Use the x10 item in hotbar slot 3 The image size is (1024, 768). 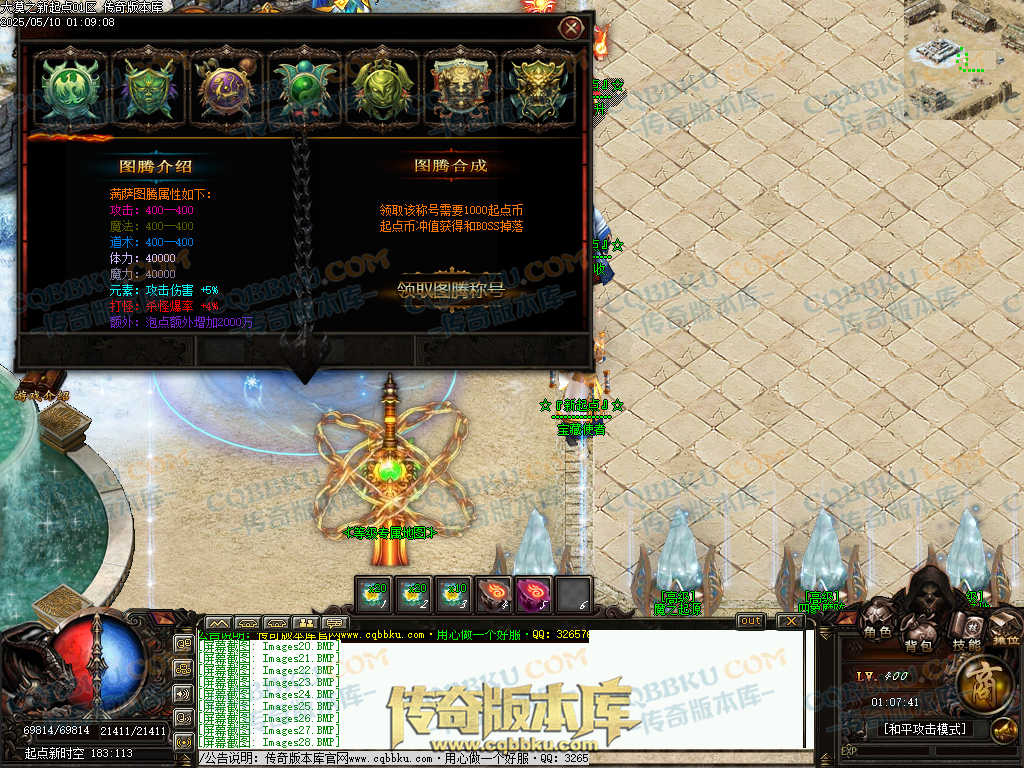454,593
